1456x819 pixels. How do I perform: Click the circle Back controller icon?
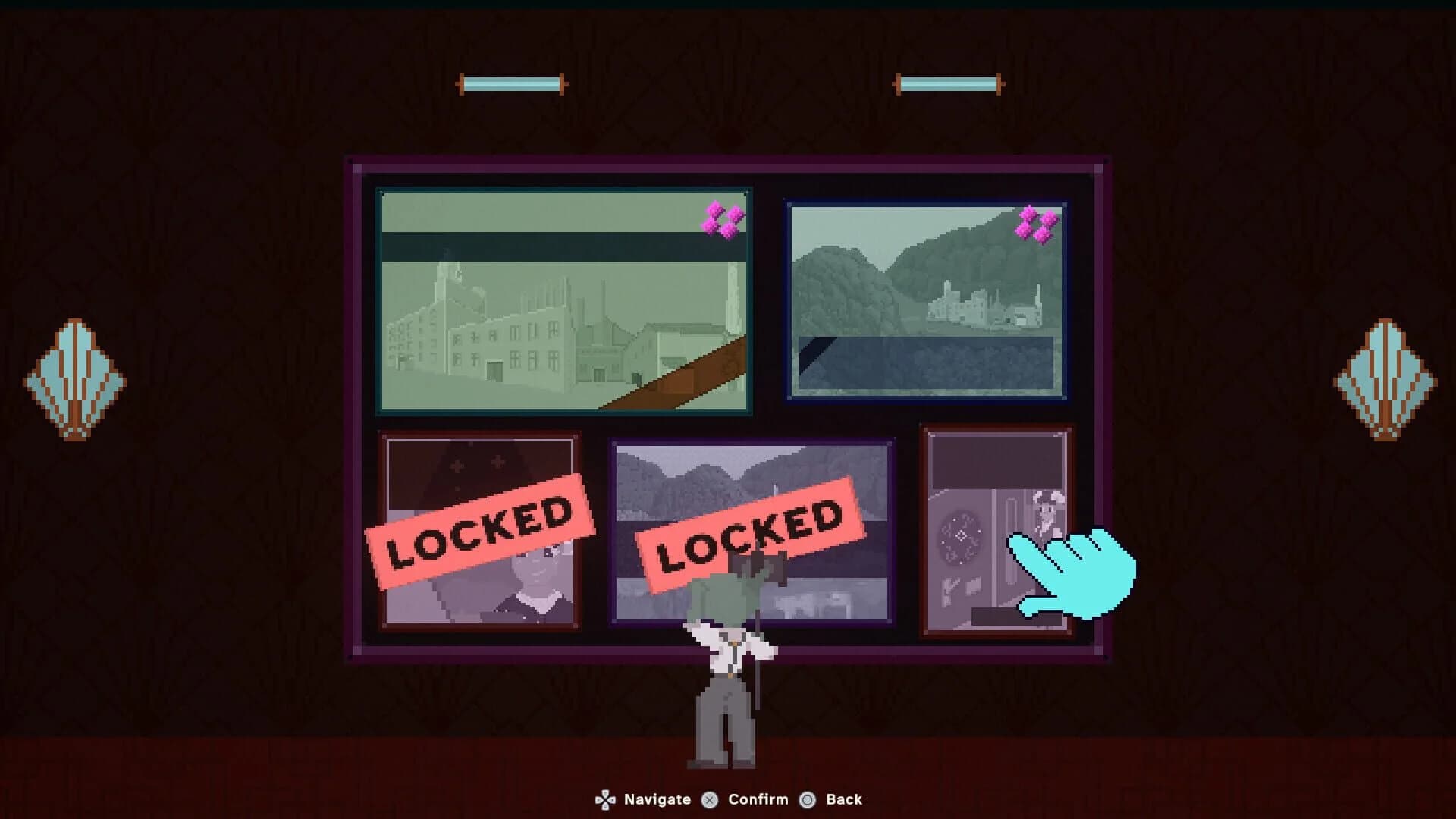(x=808, y=799)
